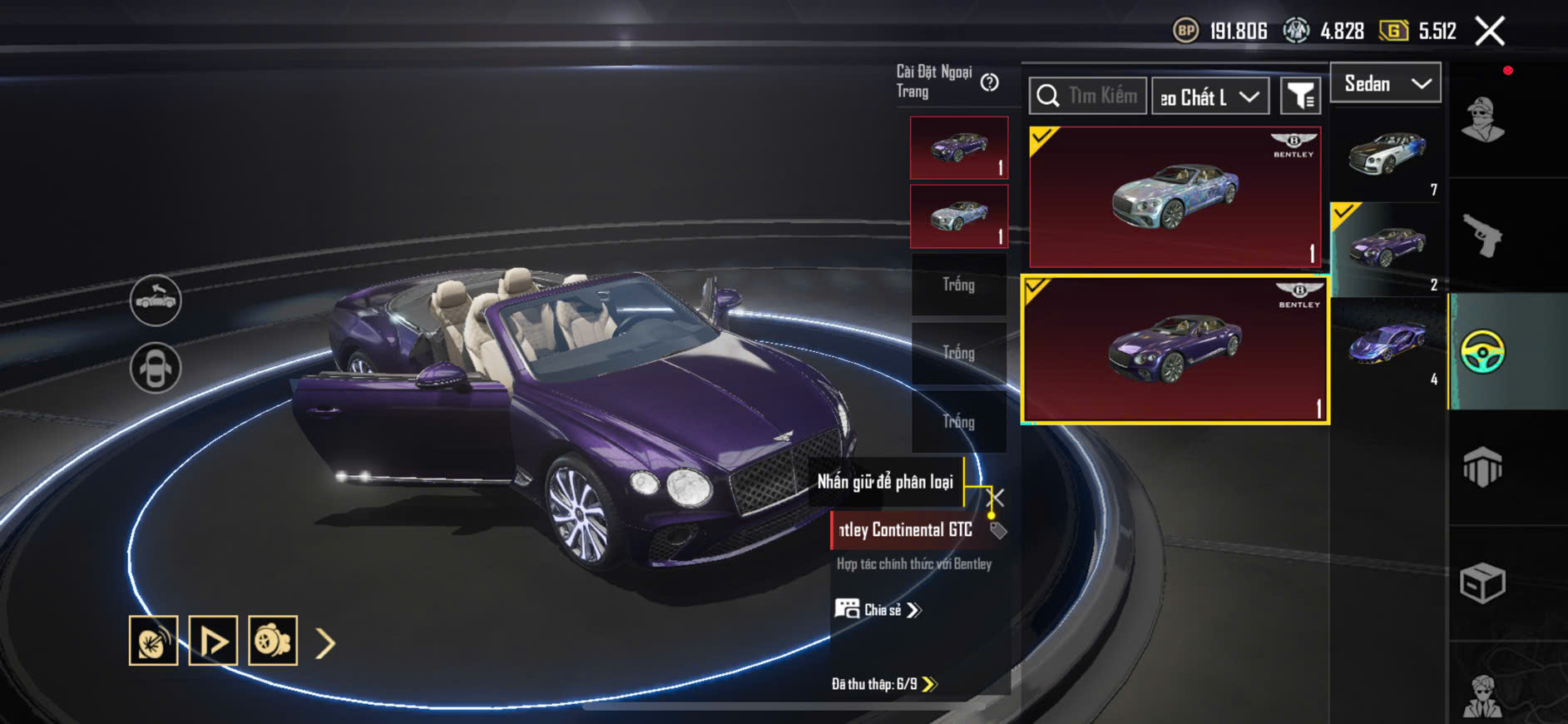Select the purple Bentley skin card
This screenshot has height=724, width=1568.
(x=1175, y=350)
